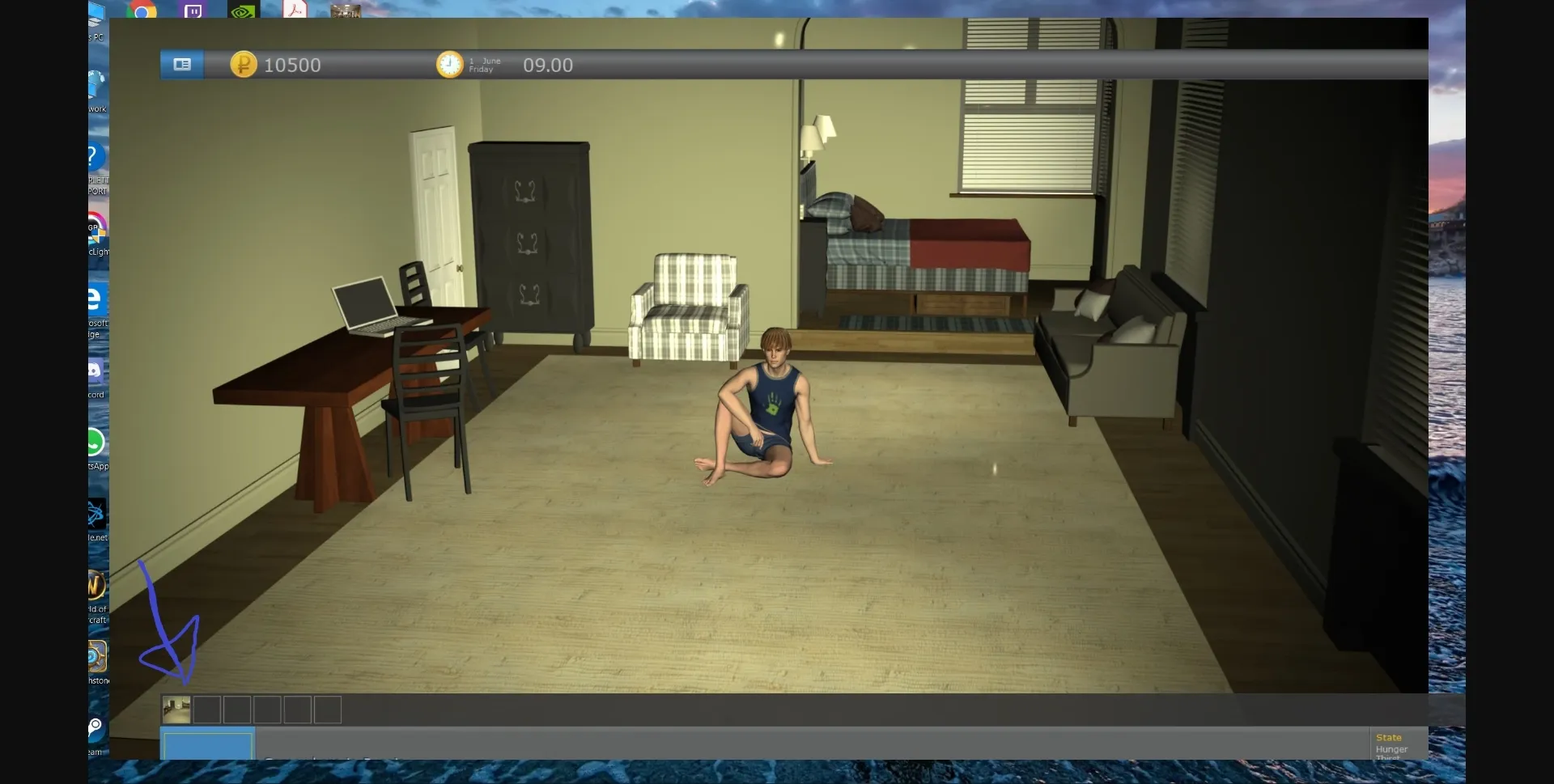Launch Google Chrome from the desktop
The height and width of the screenshot is (784, 1554).
[143, 11]
